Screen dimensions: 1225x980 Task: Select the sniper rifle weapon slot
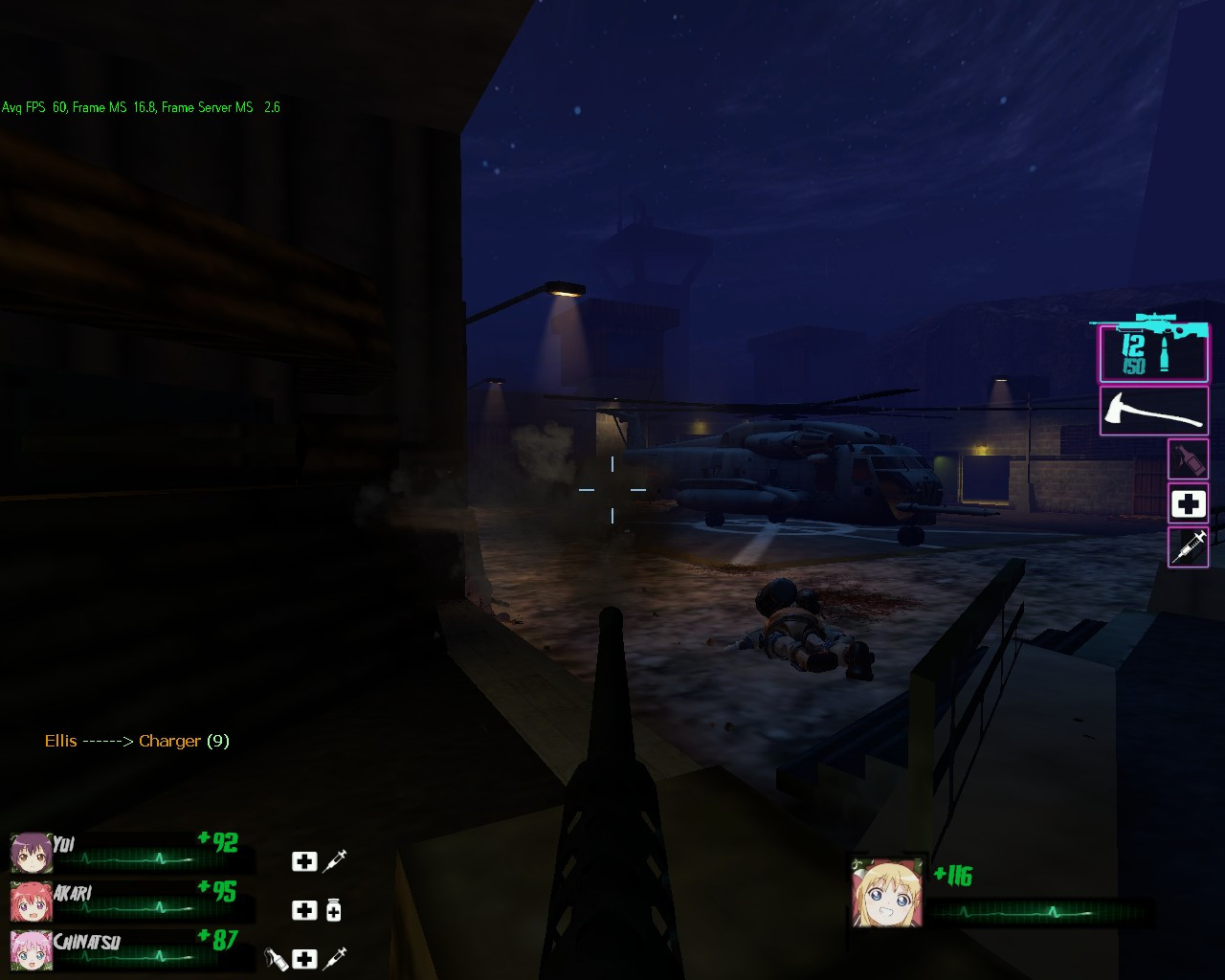1153,352
